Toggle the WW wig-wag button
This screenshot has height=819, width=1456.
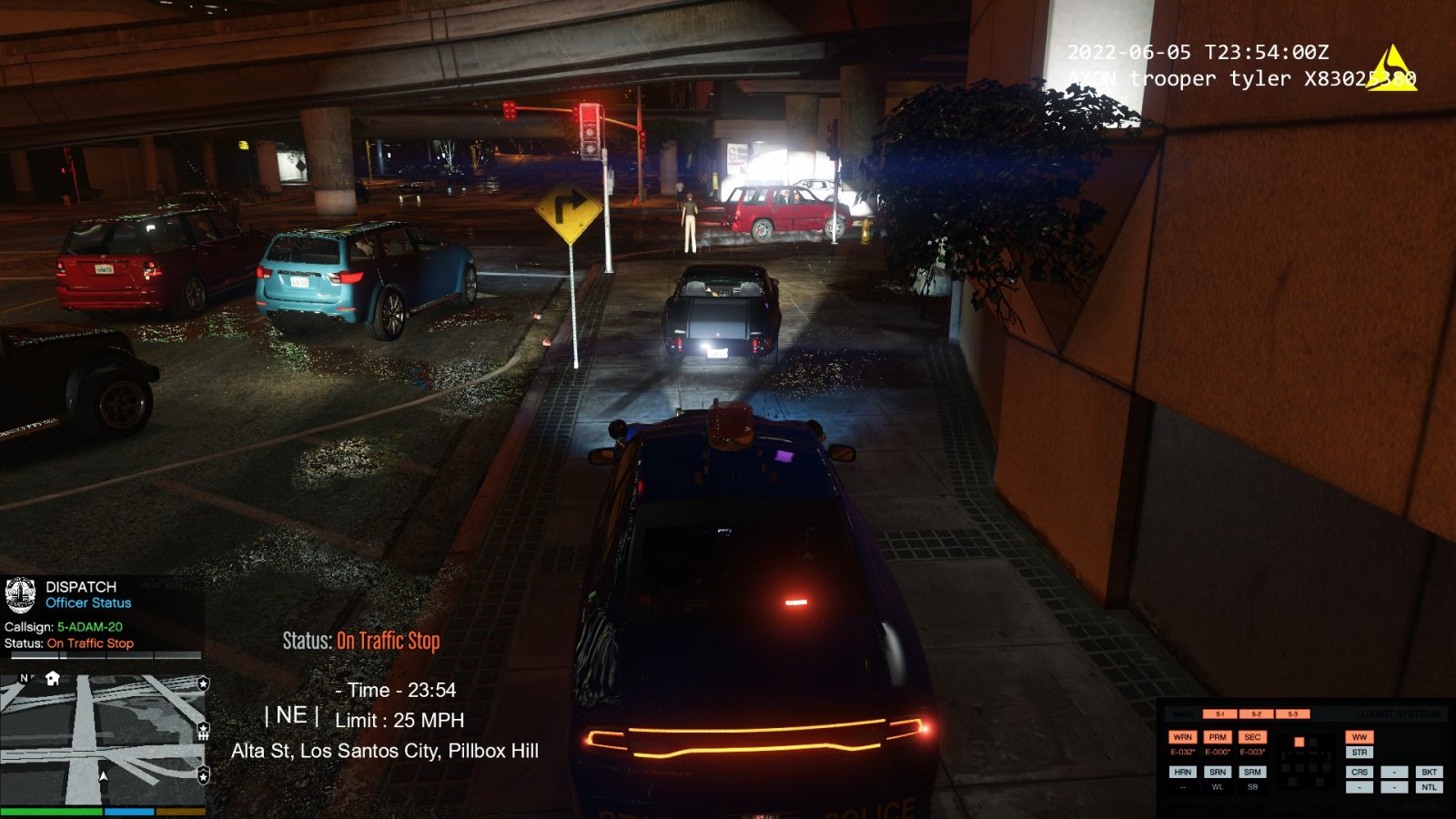[1360, 737]
